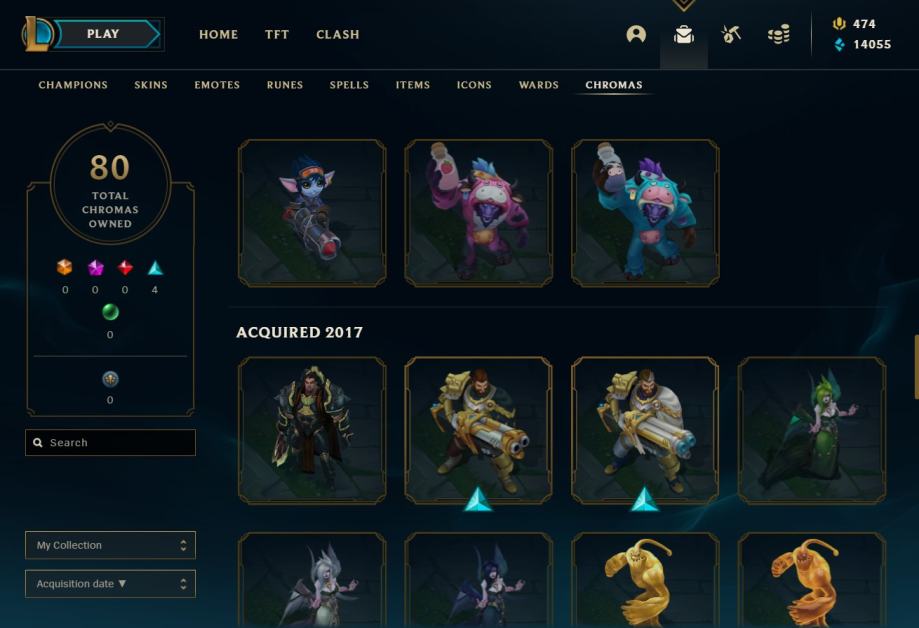Select the pink cow-suit Alistar chroma
919x628 pixels.
478,213
